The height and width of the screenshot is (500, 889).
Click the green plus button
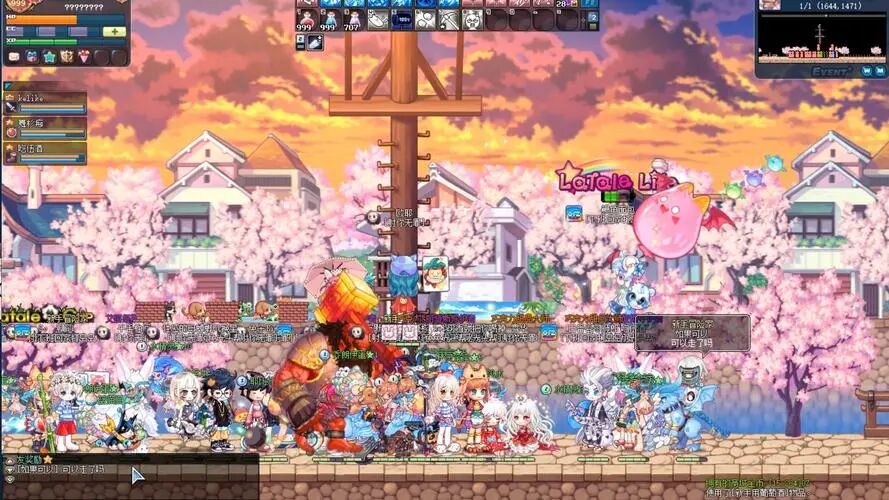(x=114, y=31)
